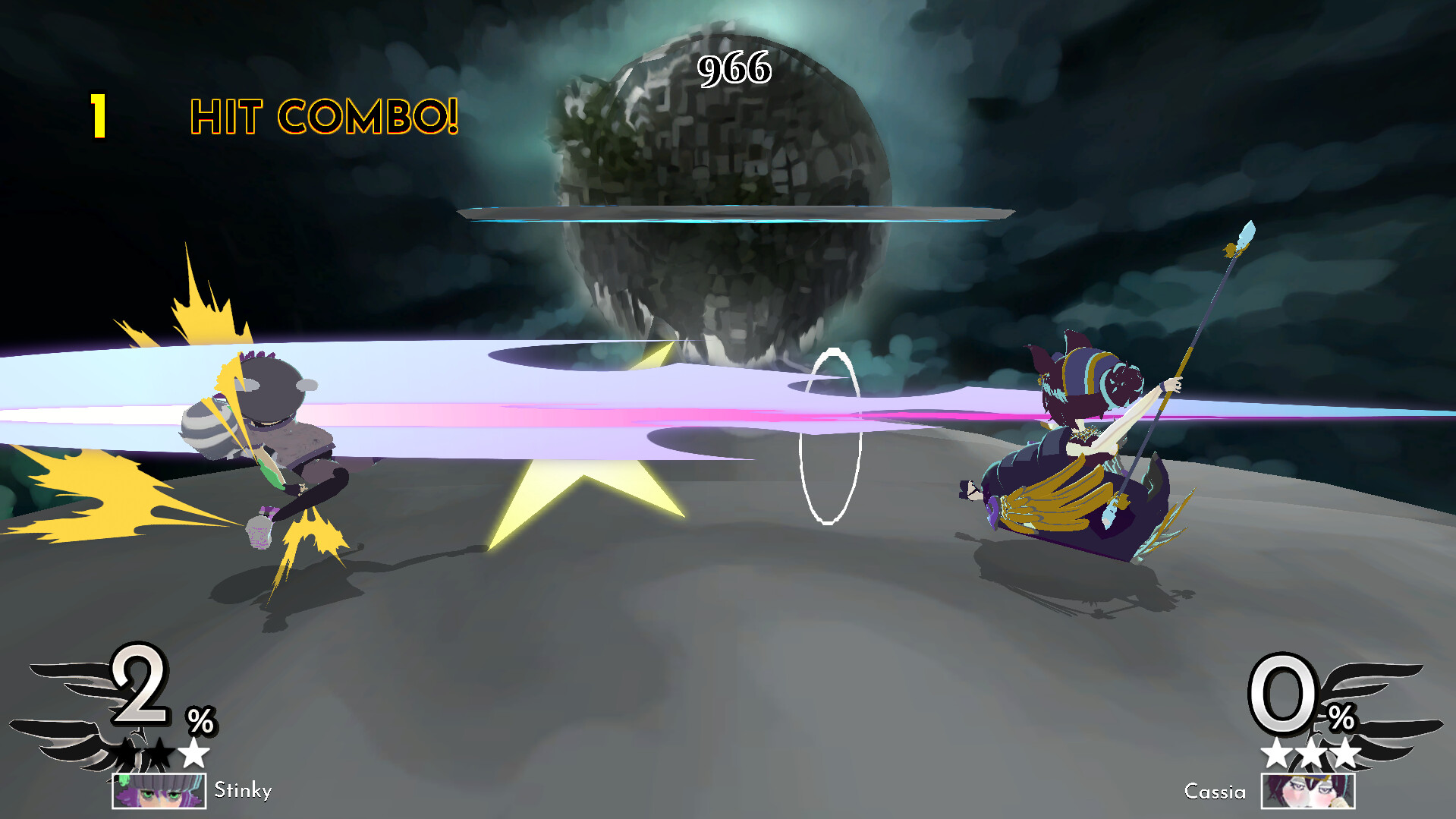Select the player name label Stinky

coord(242,791)
